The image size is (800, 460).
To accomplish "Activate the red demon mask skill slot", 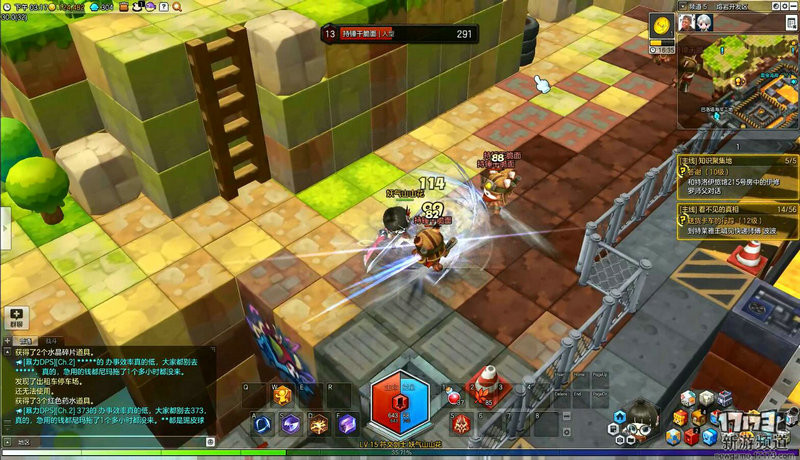I will (x=461, y=424).
